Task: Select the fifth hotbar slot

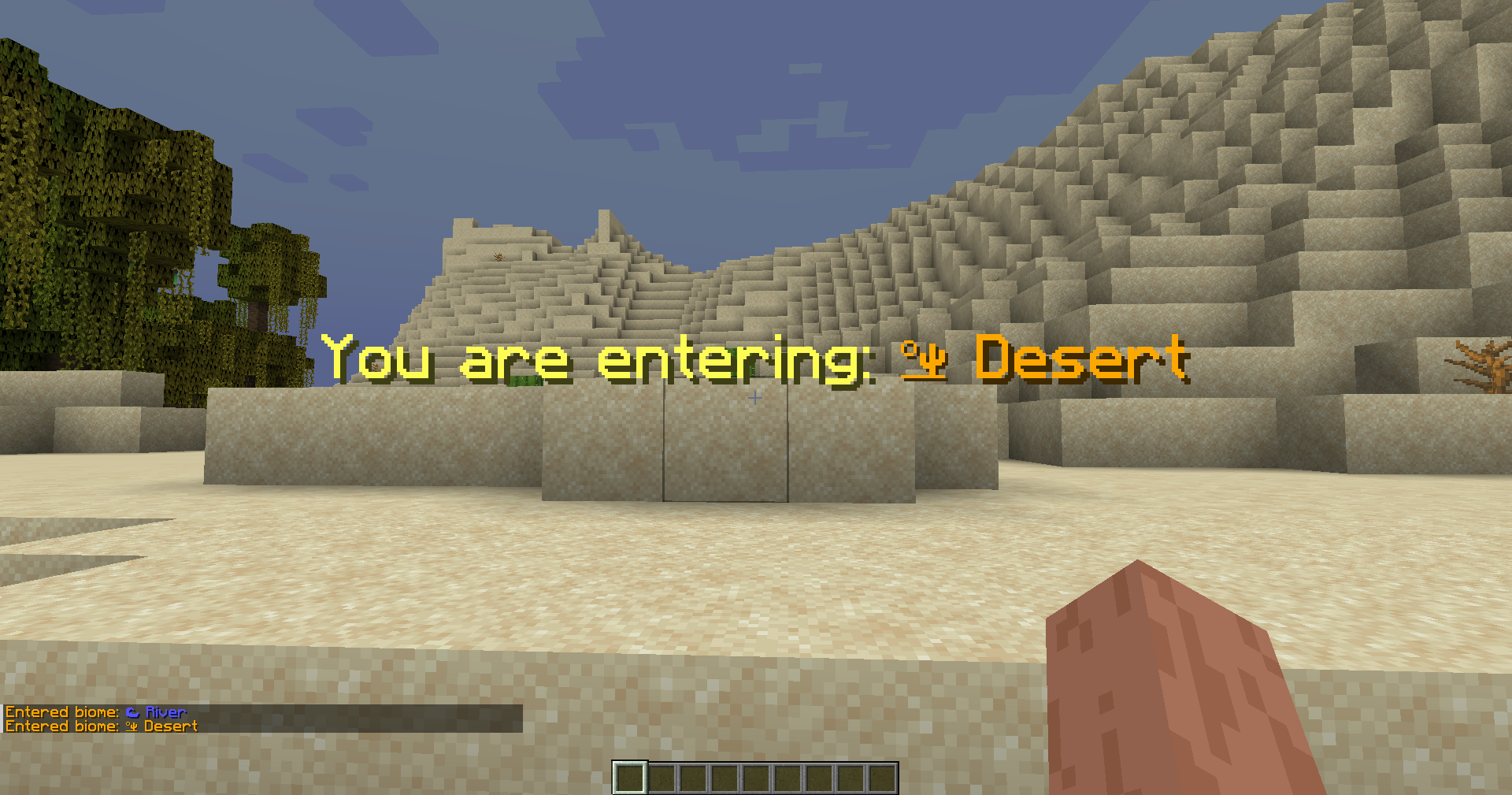Action: point(755,778)
